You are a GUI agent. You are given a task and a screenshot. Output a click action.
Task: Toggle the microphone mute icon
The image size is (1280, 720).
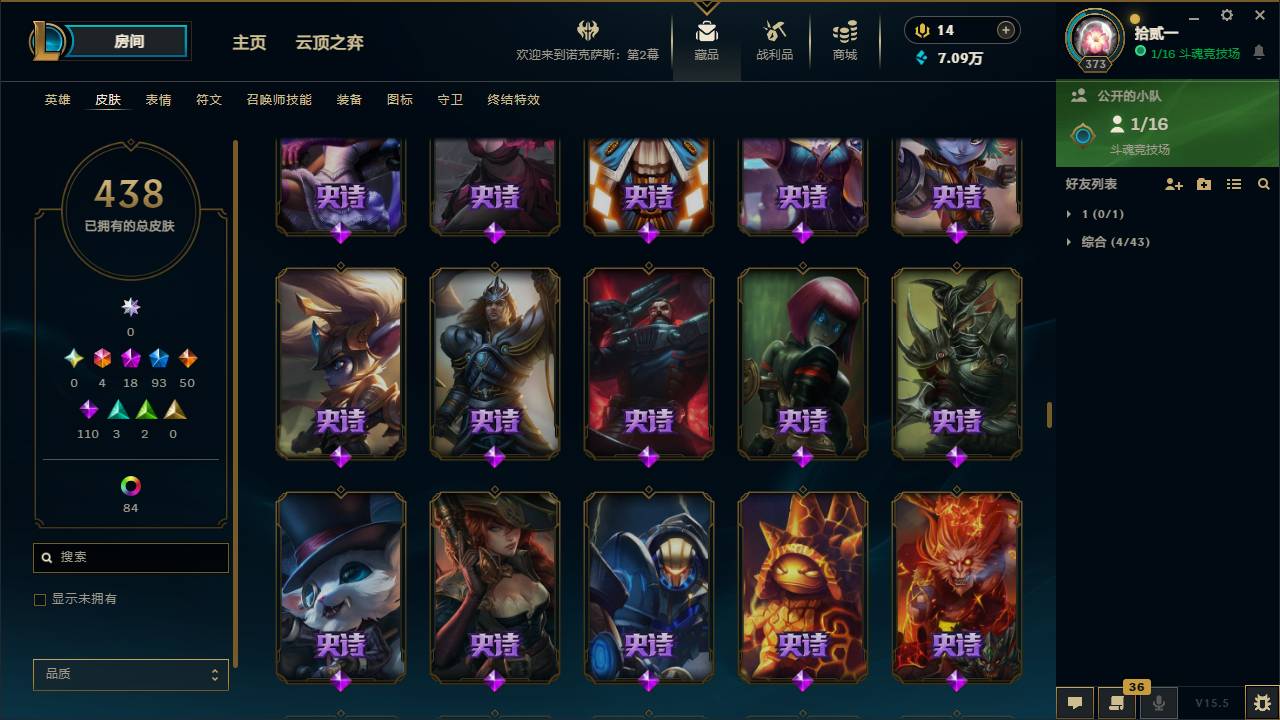pyautogui.click(x=1157, y=702)
